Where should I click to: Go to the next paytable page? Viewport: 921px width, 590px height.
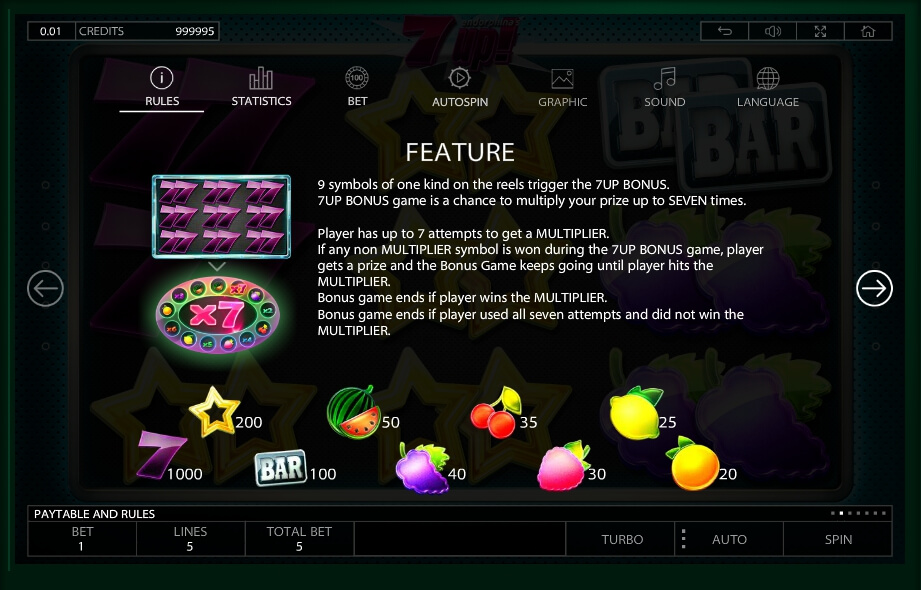tap(874, 289)
